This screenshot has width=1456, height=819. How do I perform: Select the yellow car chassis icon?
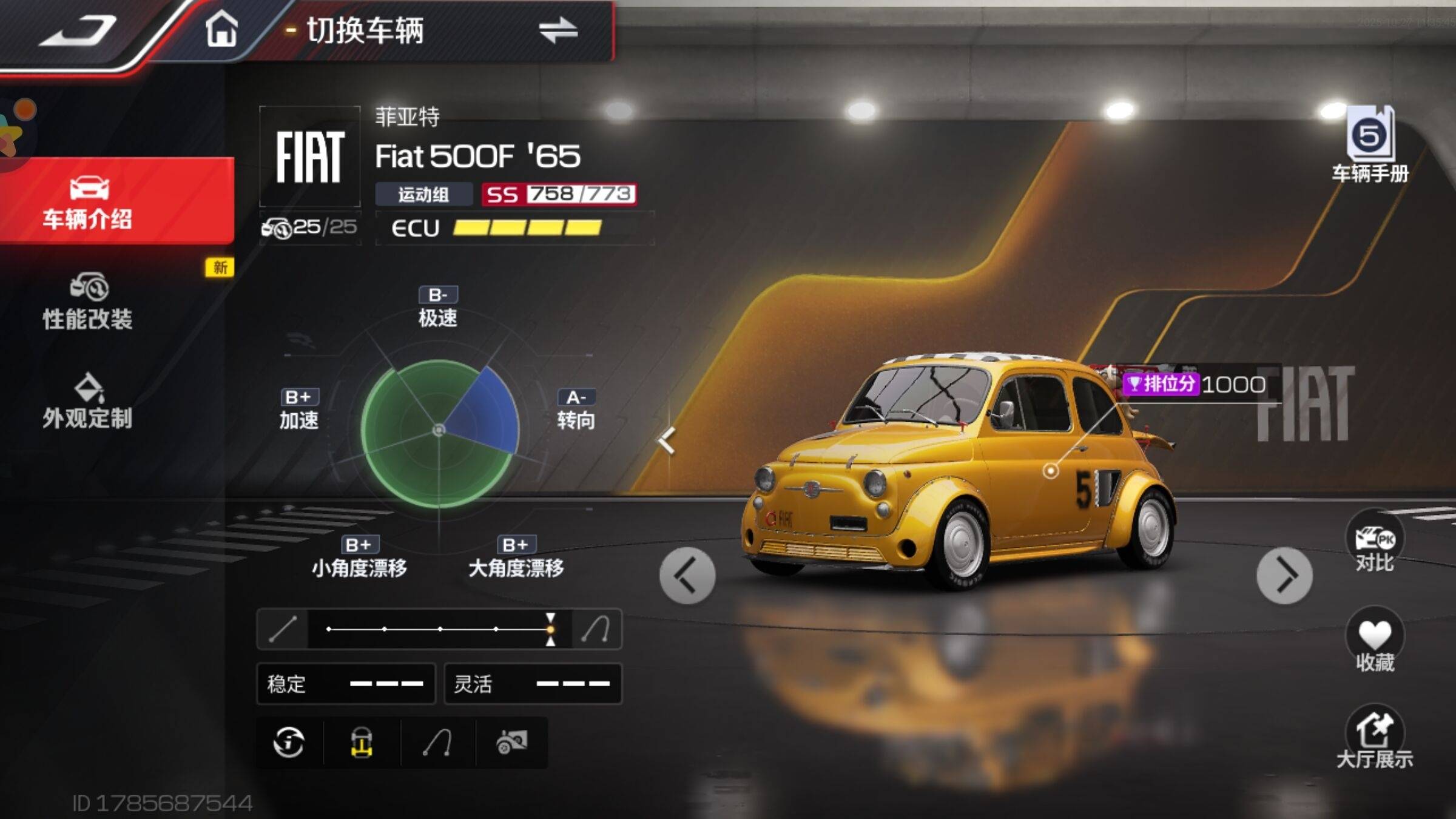tap(362, 742)
